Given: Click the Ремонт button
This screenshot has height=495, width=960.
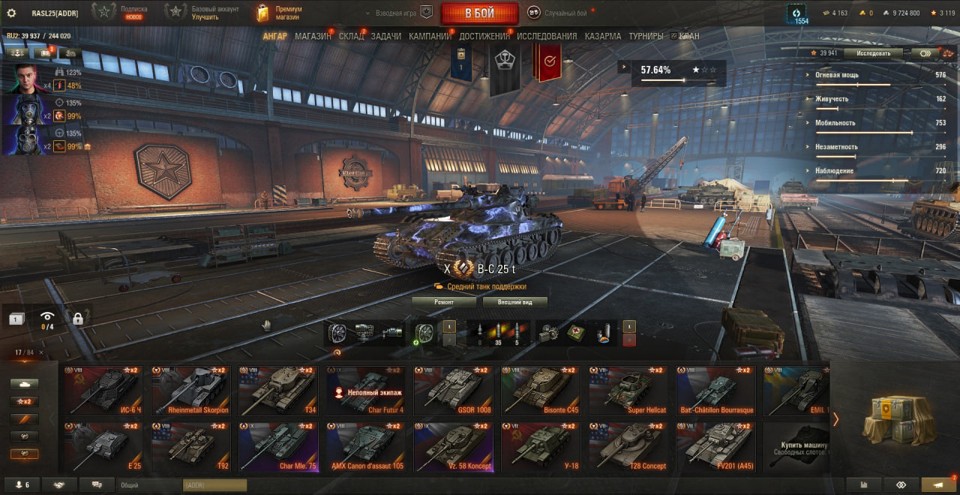Looking at the screenshot, I should click(x=444, y=301).
